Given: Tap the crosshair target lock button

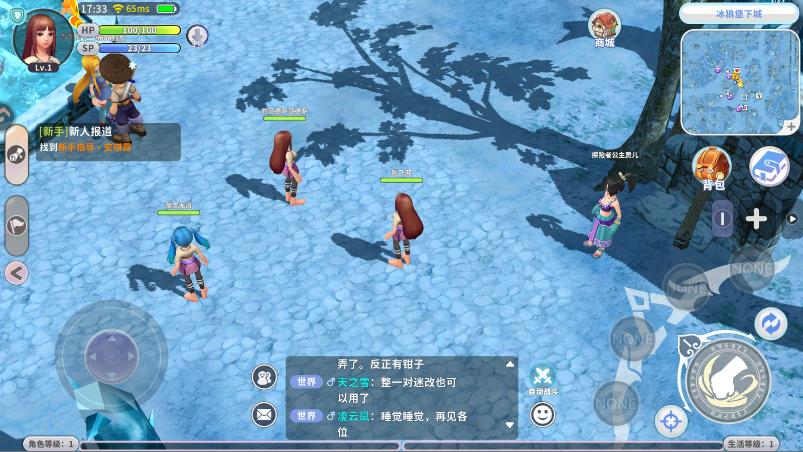Looking at the screenshot, I should pos(670,421).
